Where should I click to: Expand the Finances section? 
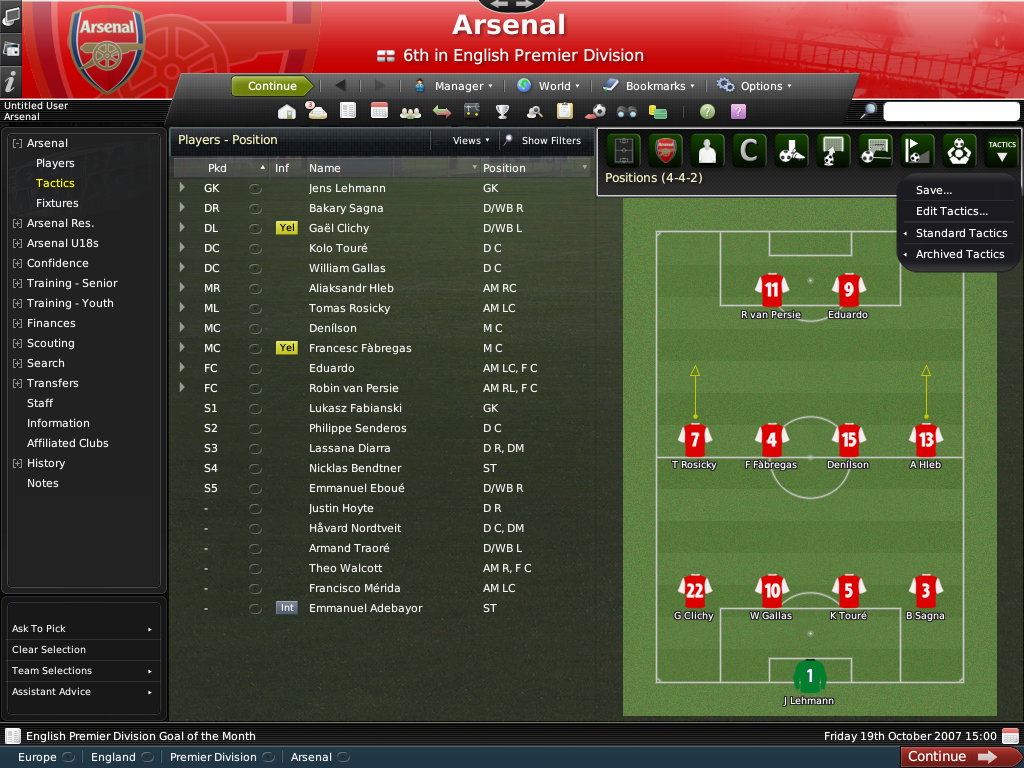[51, 323]
